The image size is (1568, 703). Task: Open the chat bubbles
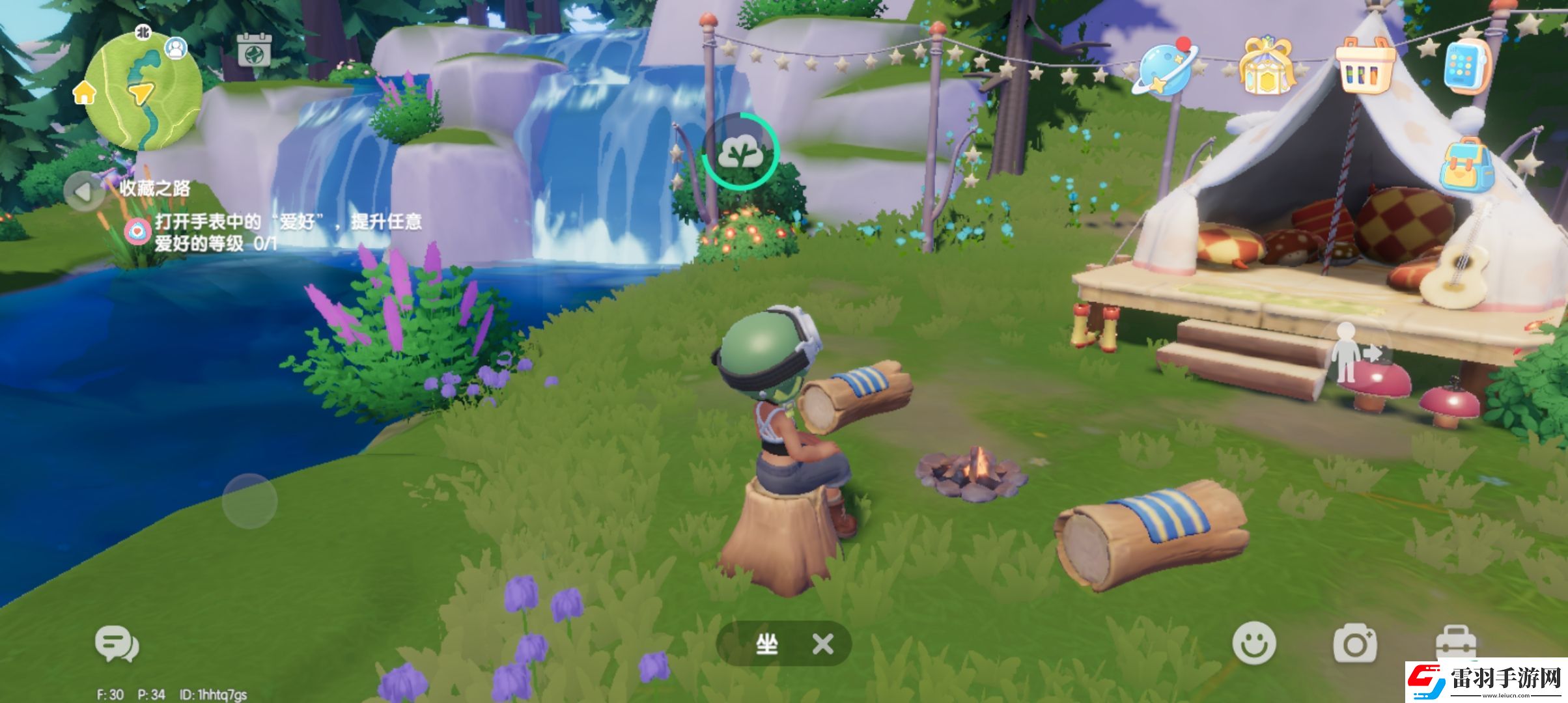117,644
